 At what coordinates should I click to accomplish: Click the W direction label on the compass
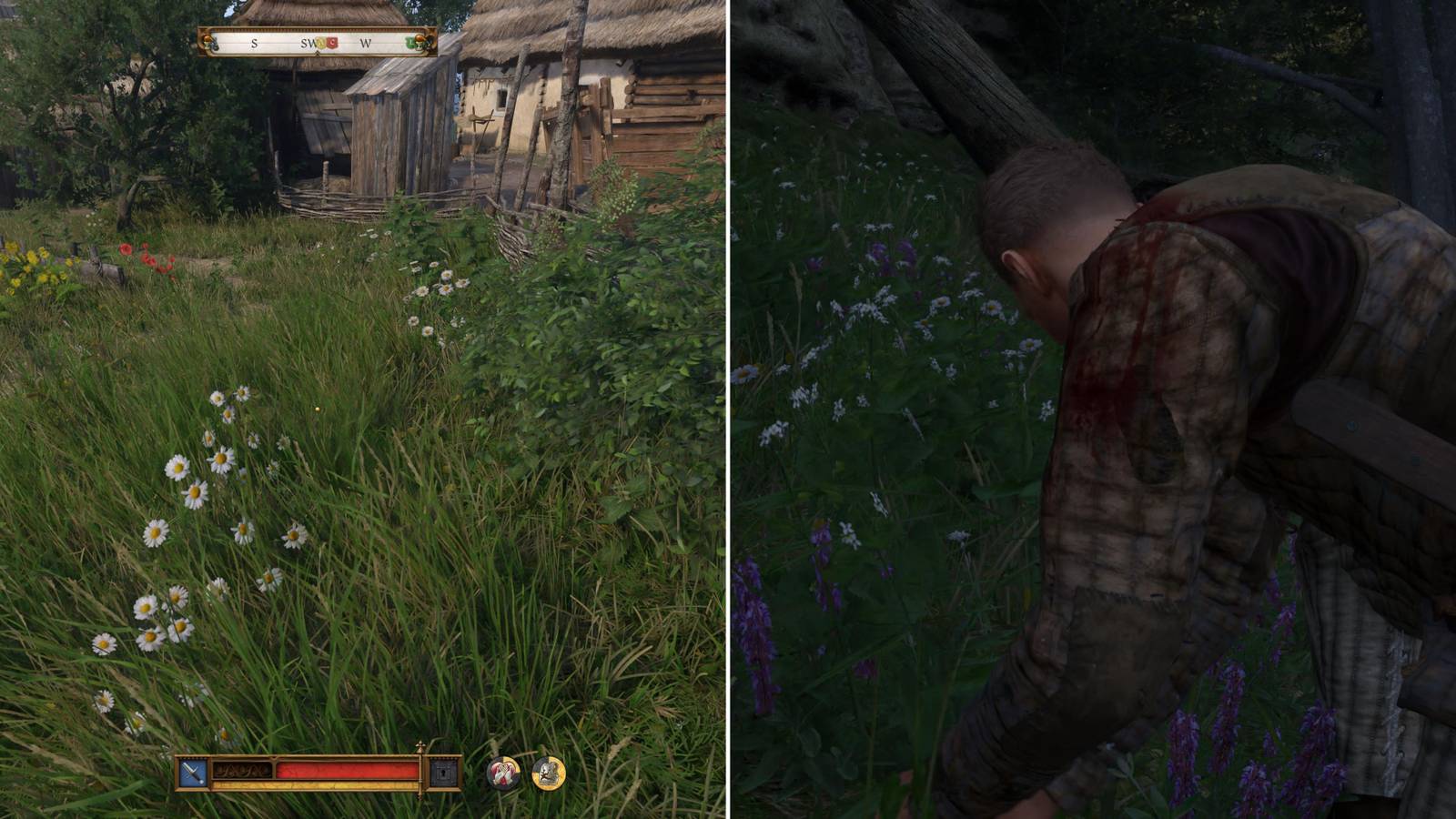click(x=366, y=44)
